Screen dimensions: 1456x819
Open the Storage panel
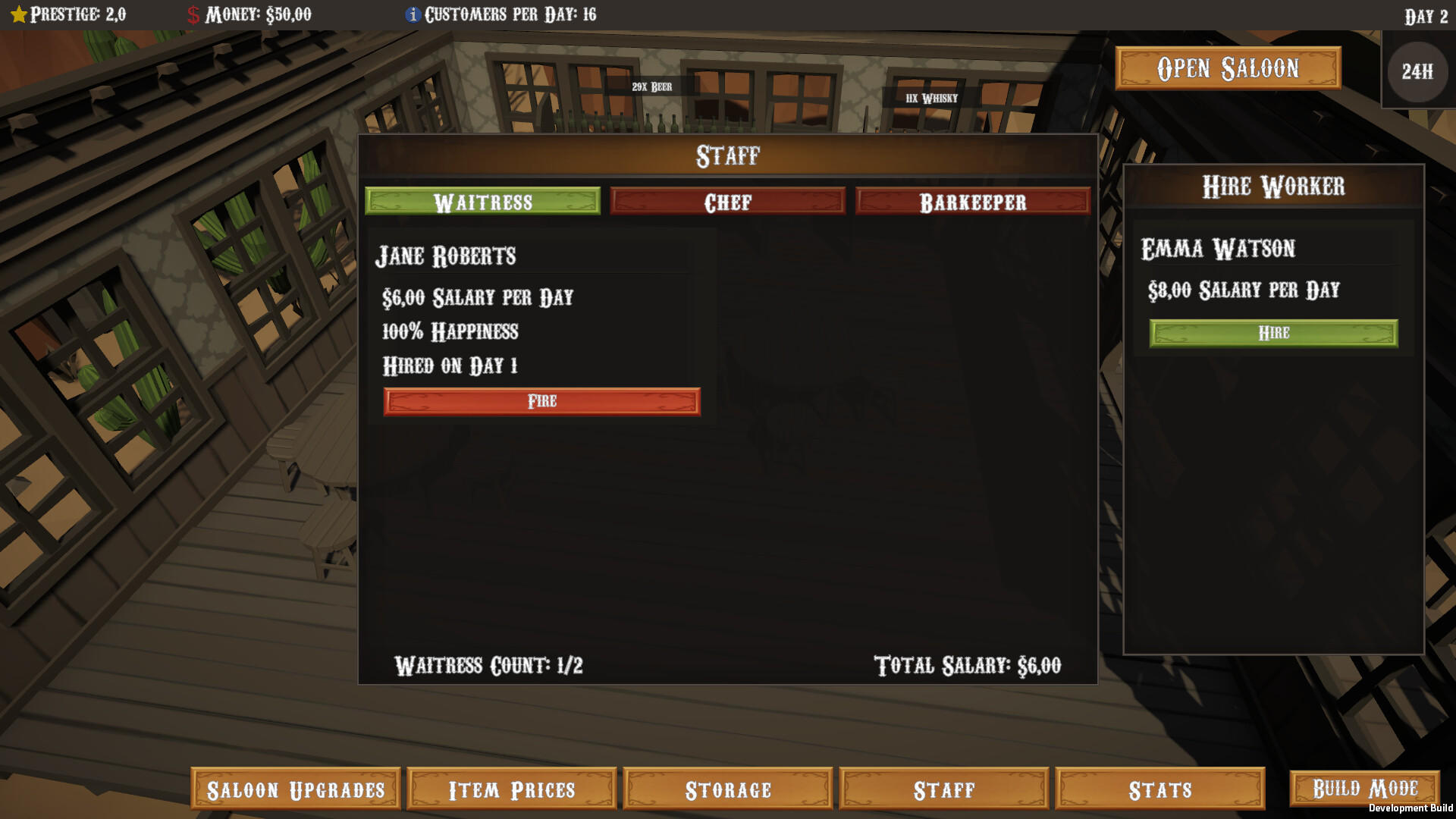pyautogui.click(x=726, y=789)
